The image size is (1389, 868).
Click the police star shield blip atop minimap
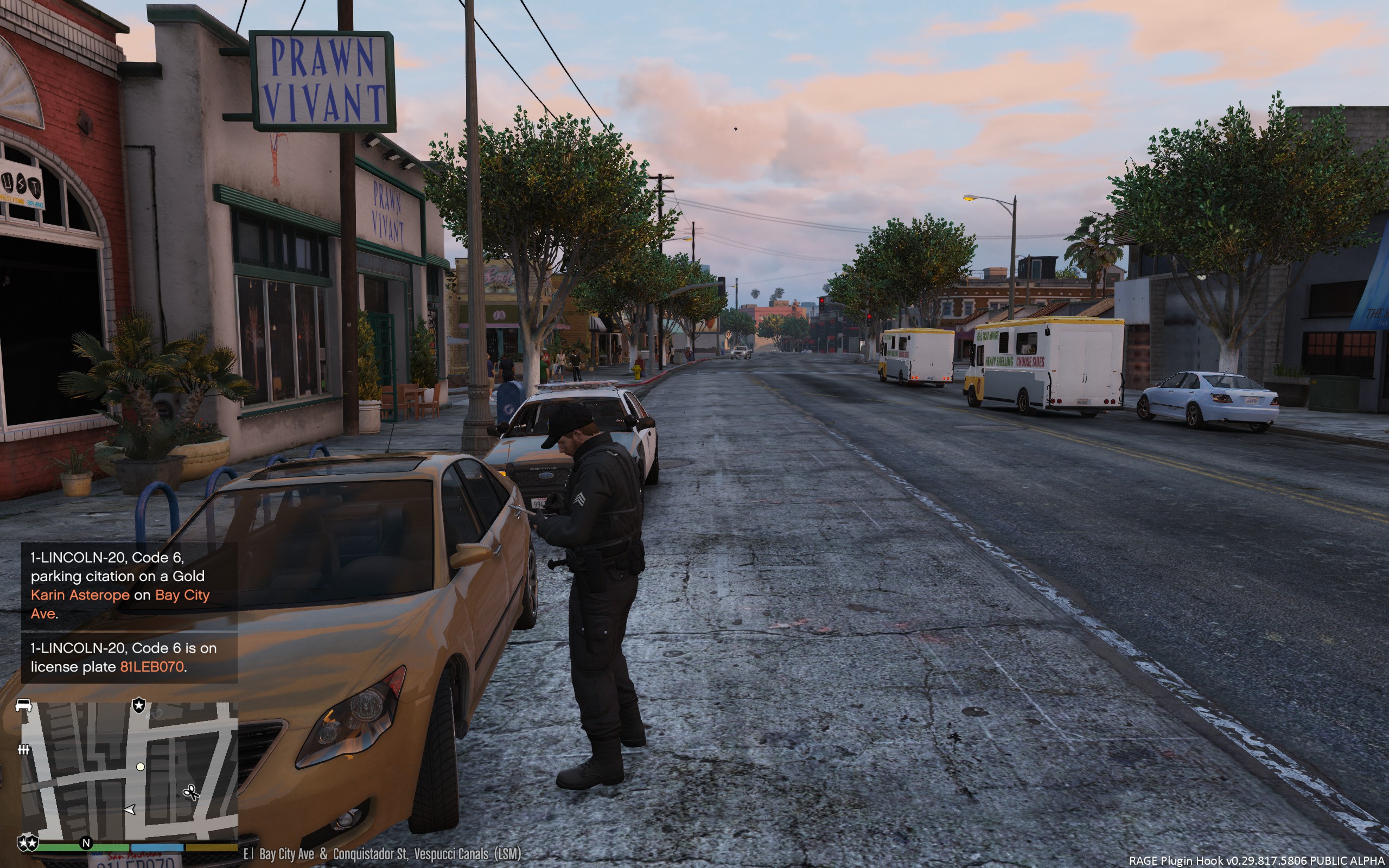[139, 705]
